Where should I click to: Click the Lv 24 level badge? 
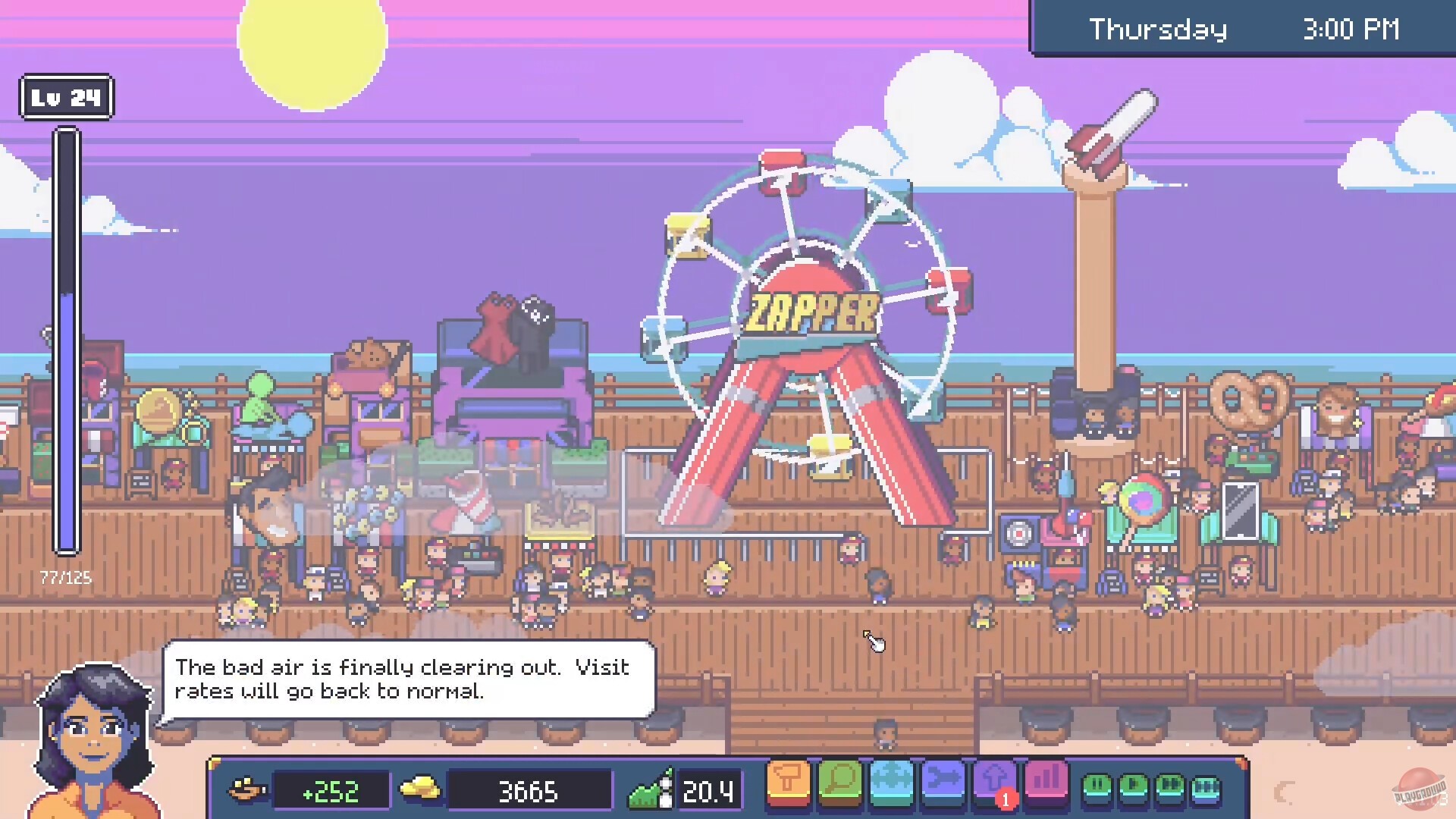[x=66, y=96]
